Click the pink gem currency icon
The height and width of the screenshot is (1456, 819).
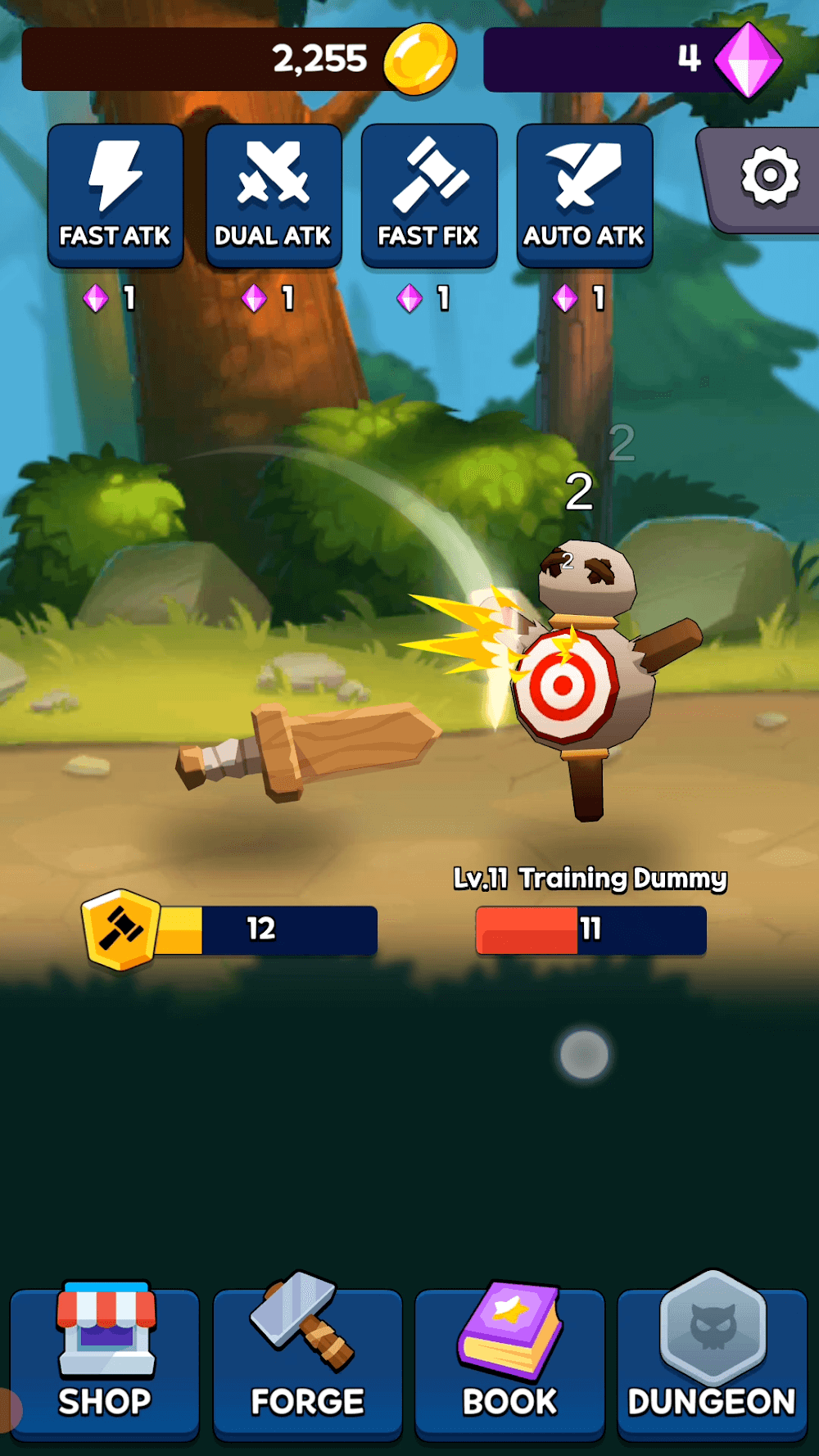pyautogui.click(x=748, y=60)
